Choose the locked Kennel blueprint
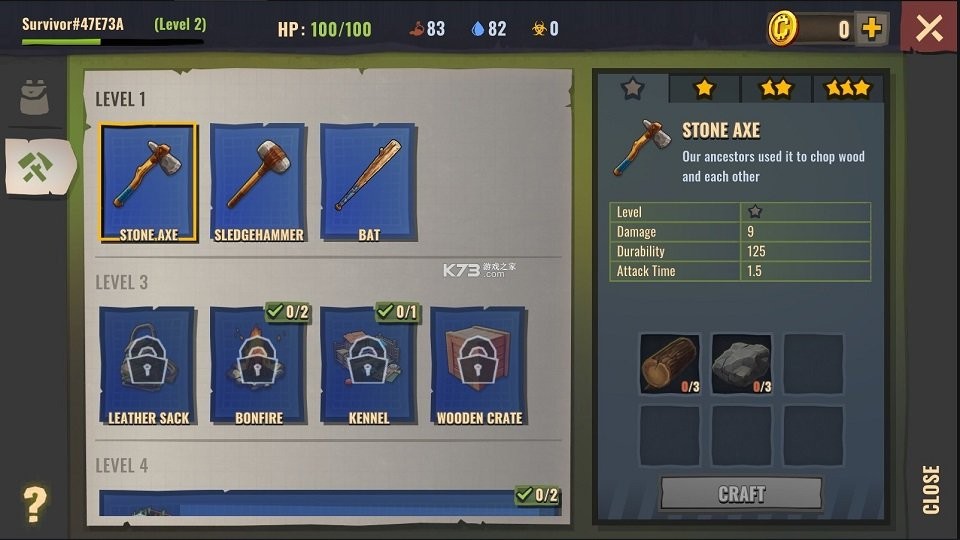Image resolution: width=960 pixels, height=540 pixels. tap(368, 365)
